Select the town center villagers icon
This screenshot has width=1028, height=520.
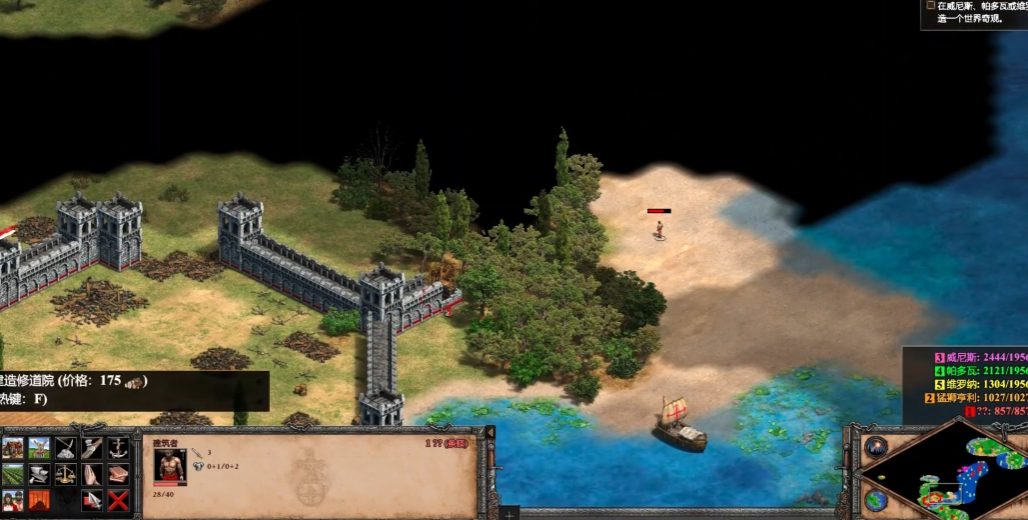tap(14, 499)
